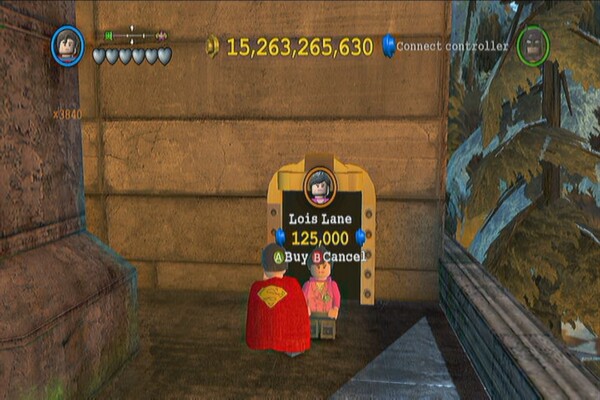Click the player two Batman portrait

point(533,45)
